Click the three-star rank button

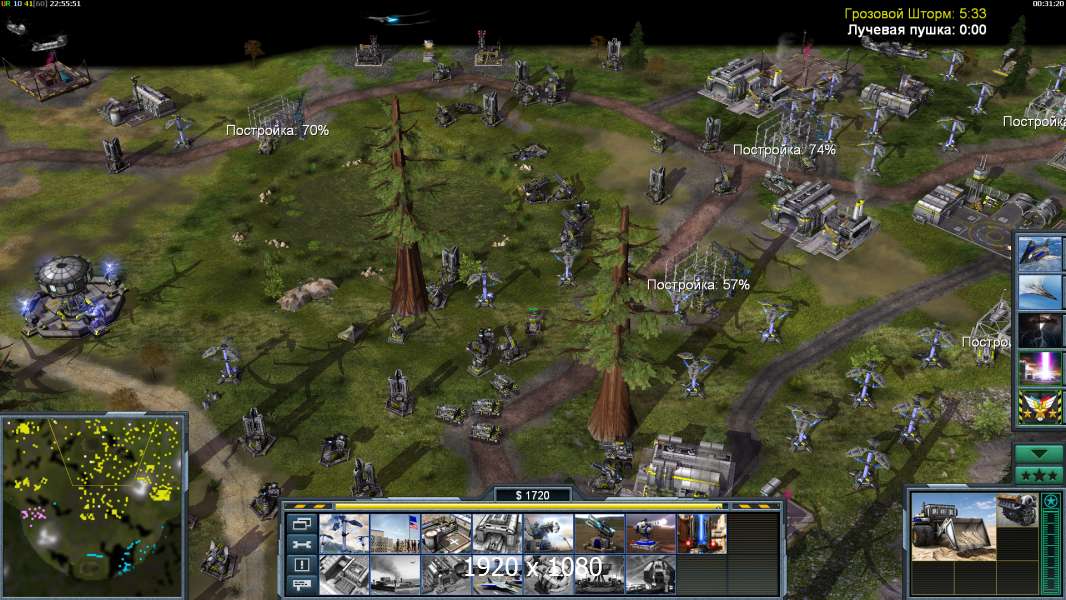(x=1039, y=474)
